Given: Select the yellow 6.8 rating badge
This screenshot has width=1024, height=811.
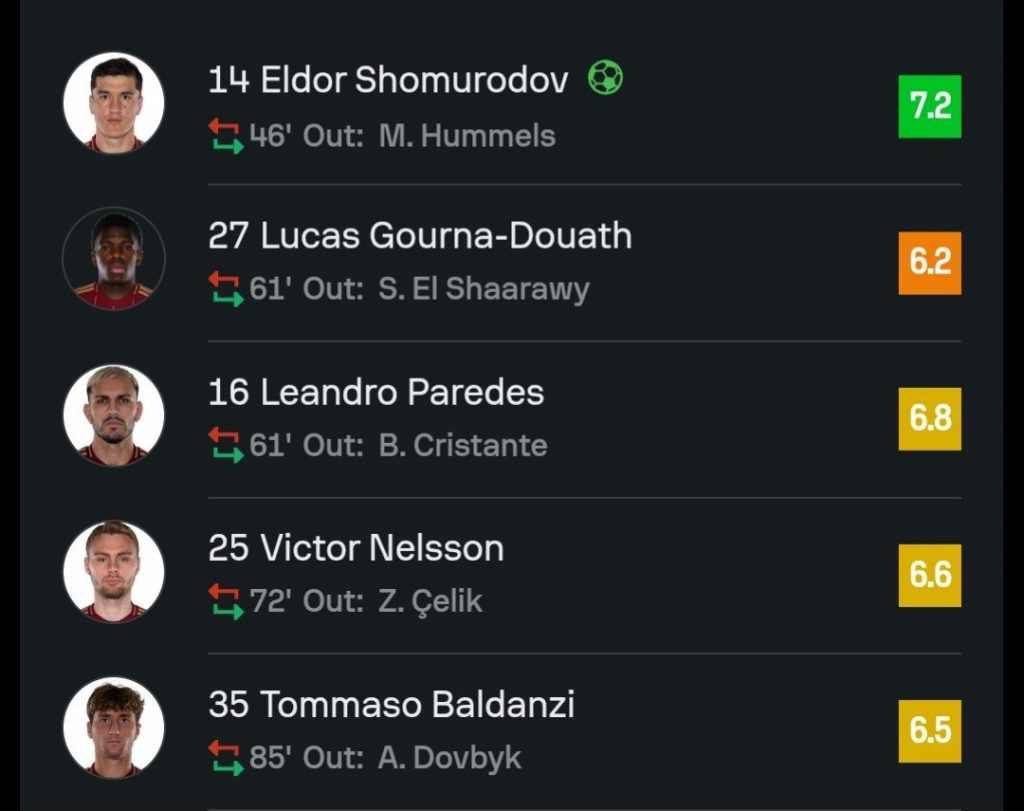Looking at the screenshot, I should (929, 418).
